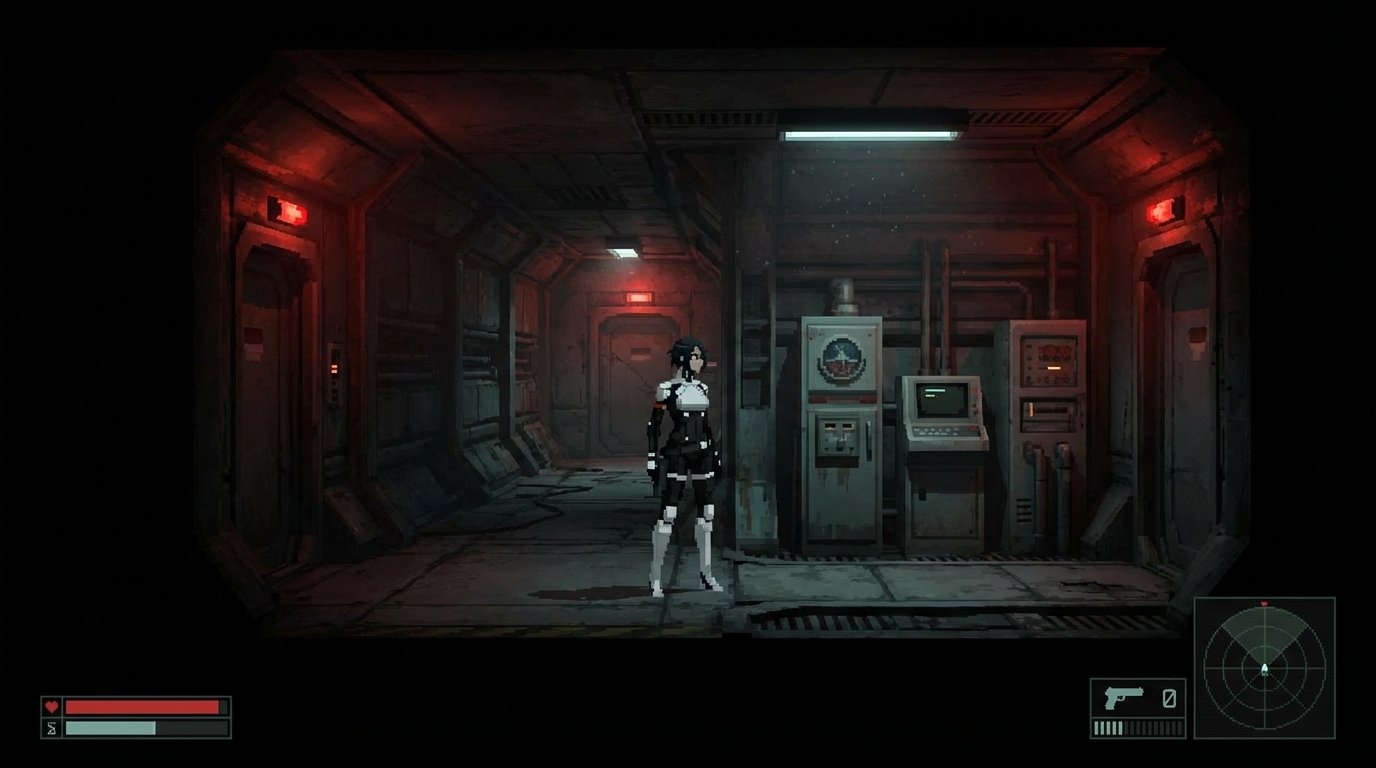
Task: Click the teal stamina bar
Action: click(x=110, y=726)
